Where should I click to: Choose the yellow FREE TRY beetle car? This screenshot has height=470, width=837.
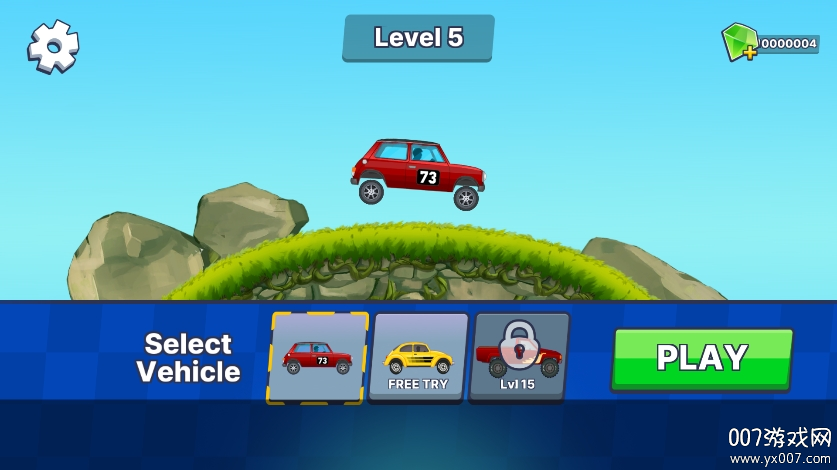click(x=418, y=357)
